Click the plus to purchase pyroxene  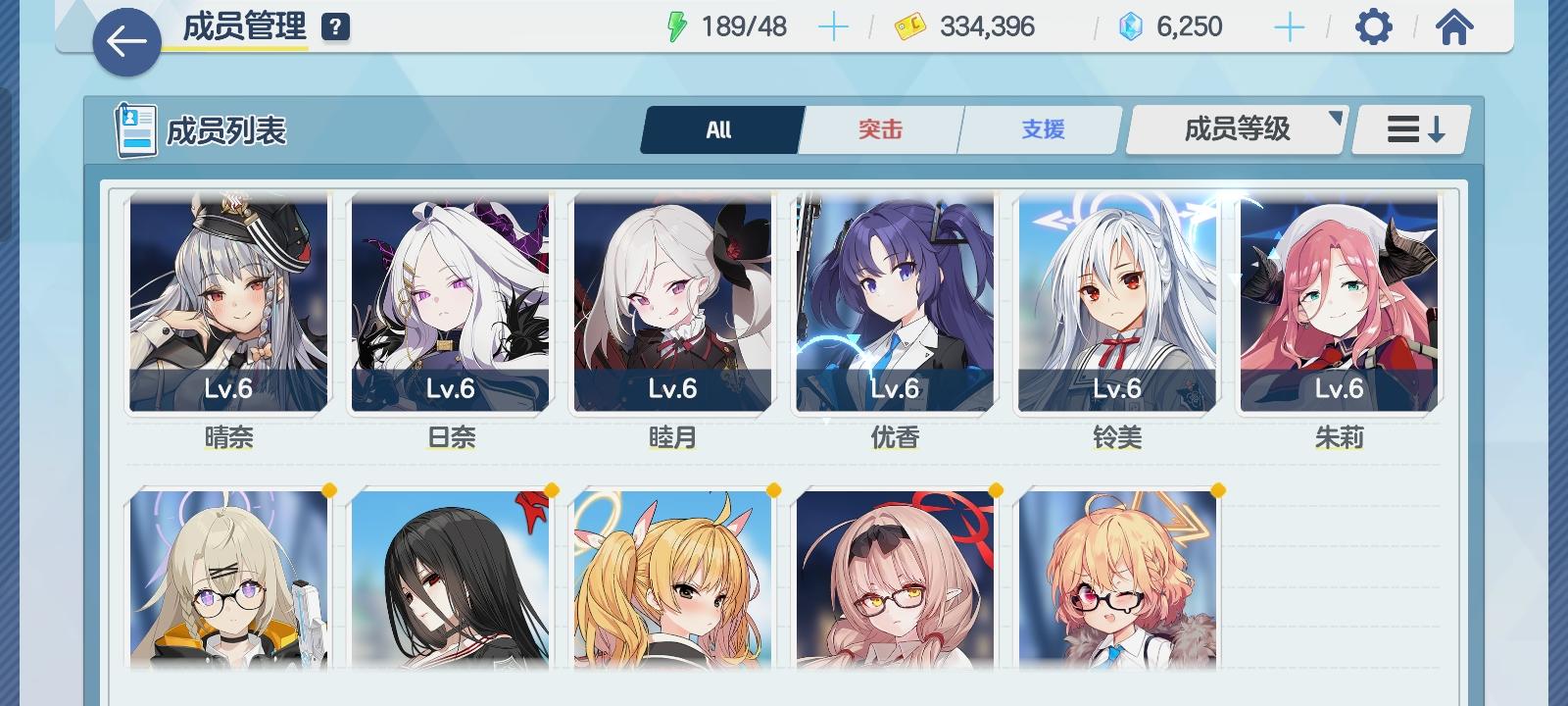(1290, 26)
